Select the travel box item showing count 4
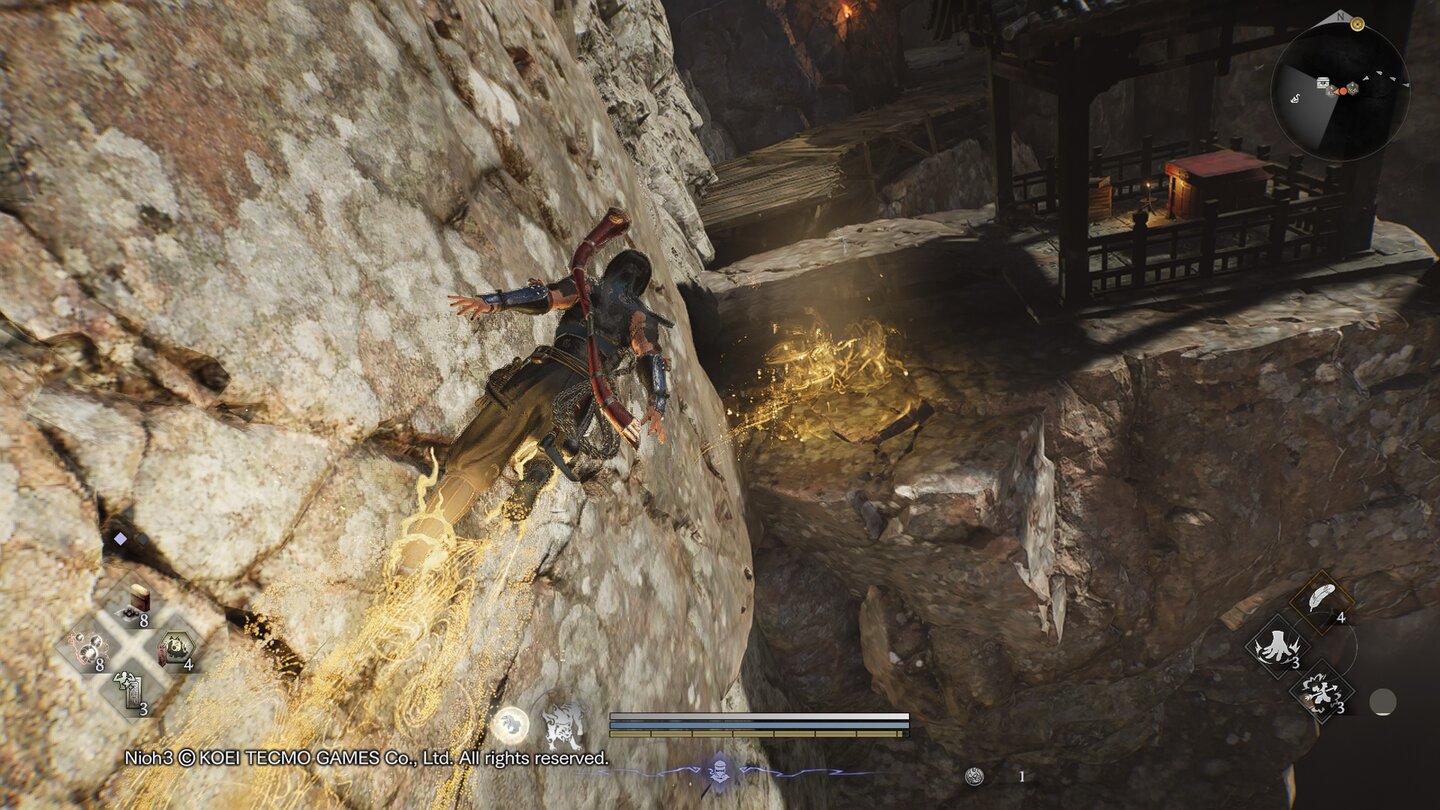1440x810 pixels. pos(178,648)
